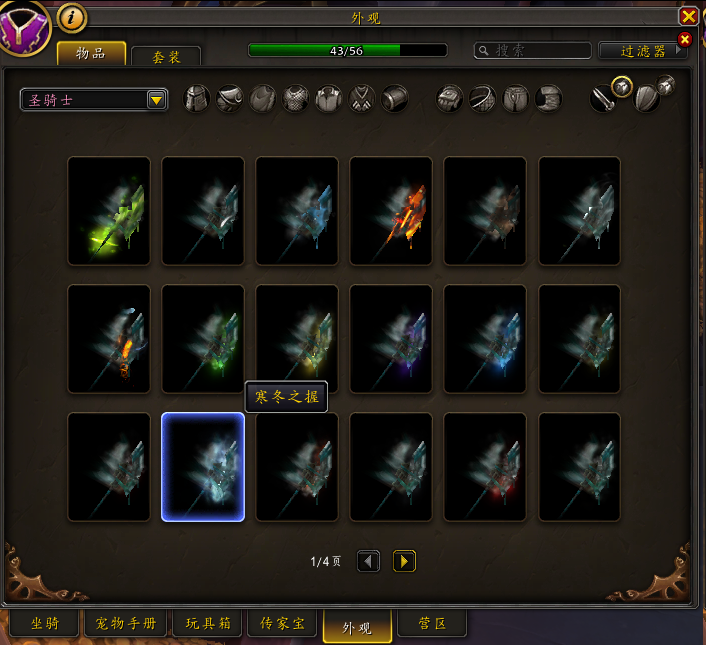Open the 宠物手册 pet journal tab
Viewport: 706px width, 645px height.
pyautogui.click(x=124, y=624)
